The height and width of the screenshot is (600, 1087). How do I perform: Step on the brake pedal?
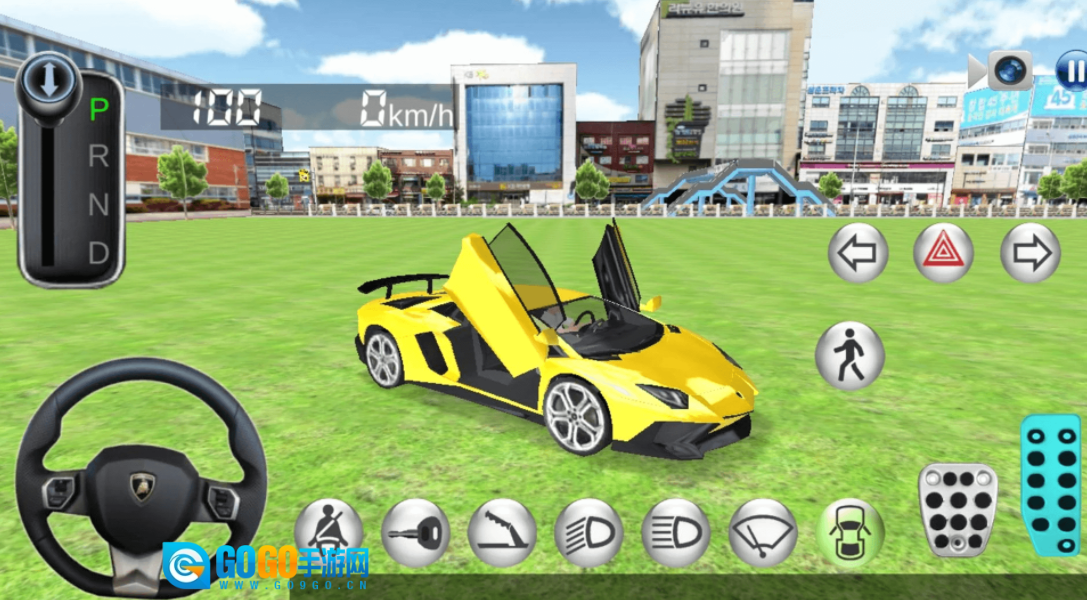(957, 510)
